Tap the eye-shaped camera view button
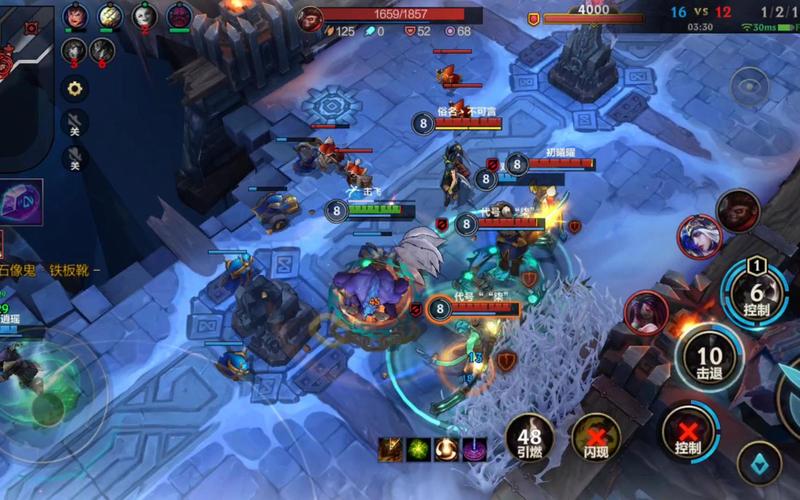The width and height of the screenshot is (800, 500). pyautogui.click(x=749, y=87)
